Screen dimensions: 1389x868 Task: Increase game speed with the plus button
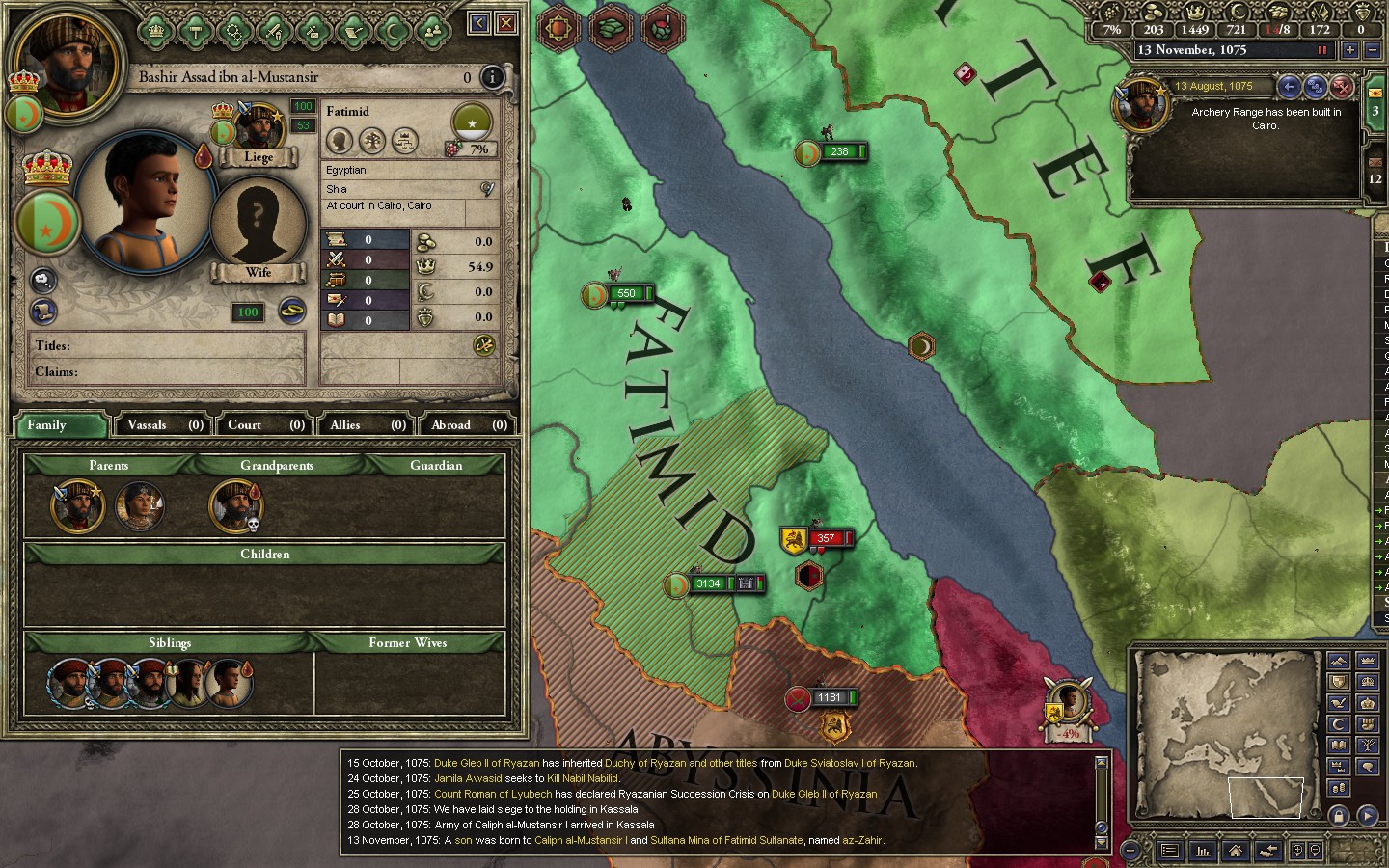point(1349,50)
